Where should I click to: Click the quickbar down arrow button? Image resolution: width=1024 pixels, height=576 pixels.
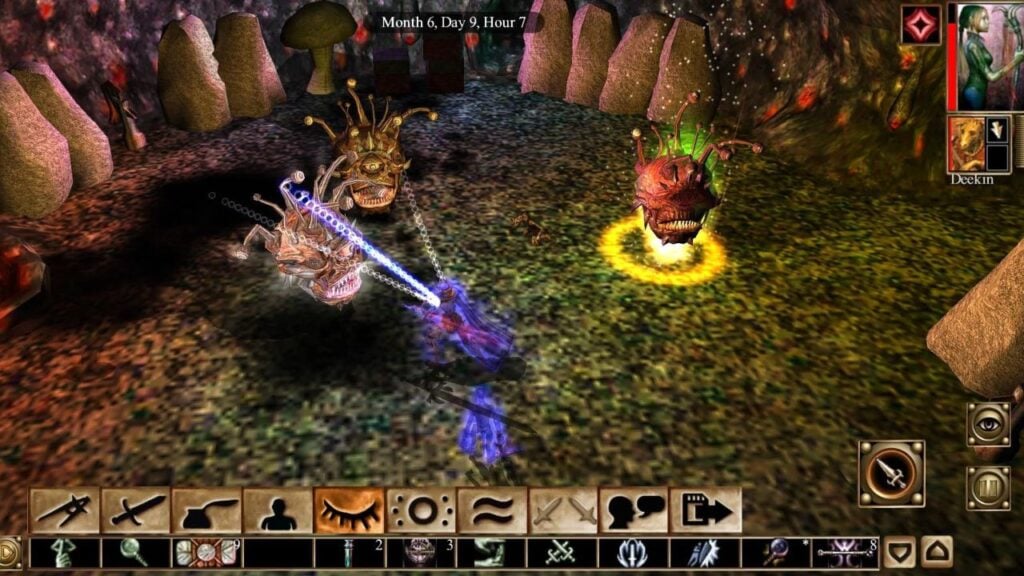point(900,551)
